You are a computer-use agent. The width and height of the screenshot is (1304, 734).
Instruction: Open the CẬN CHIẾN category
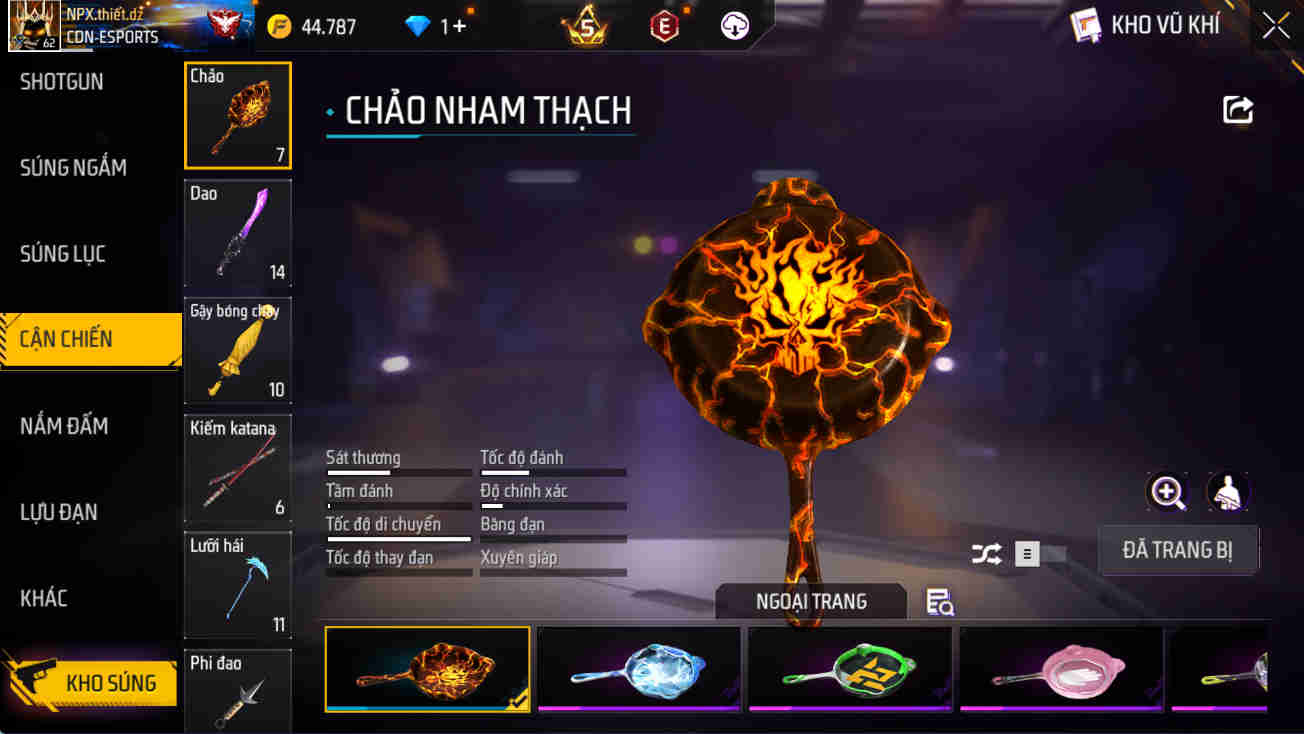[75, 338]
